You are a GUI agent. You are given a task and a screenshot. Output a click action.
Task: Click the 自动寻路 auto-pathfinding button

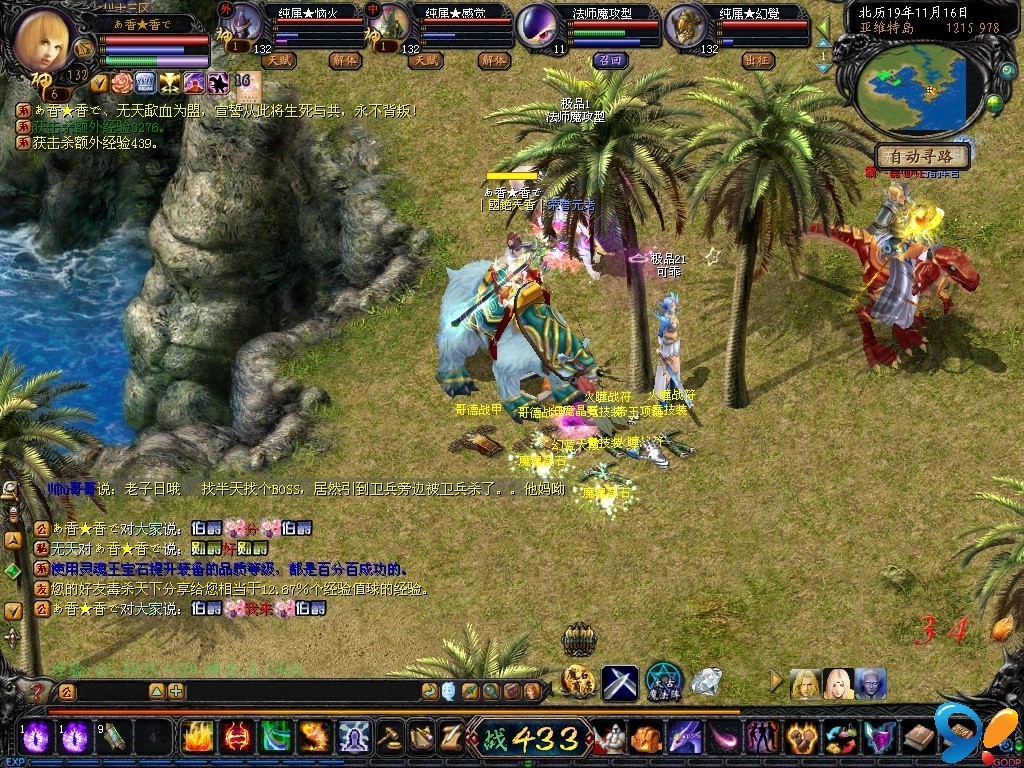pyautogui.click(x=924, y=156)
